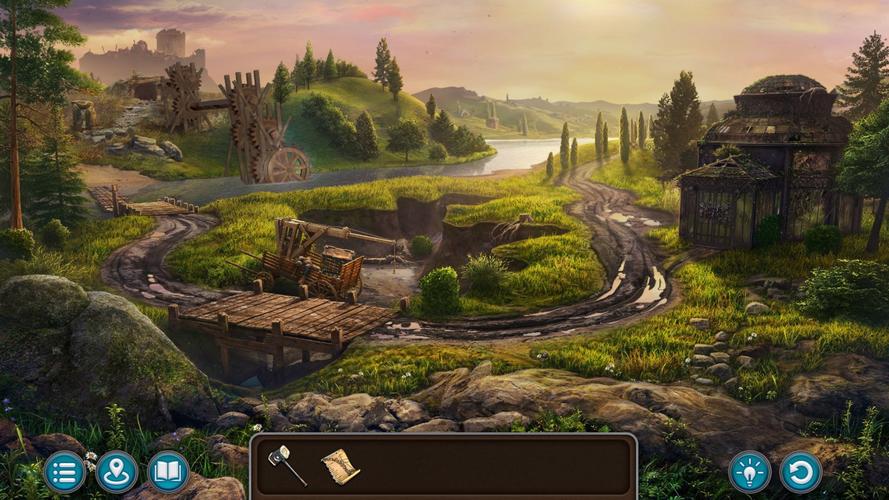Click the circular arrow reset button
This screenshot has width=889, height=500.
[x=801, y=472]
